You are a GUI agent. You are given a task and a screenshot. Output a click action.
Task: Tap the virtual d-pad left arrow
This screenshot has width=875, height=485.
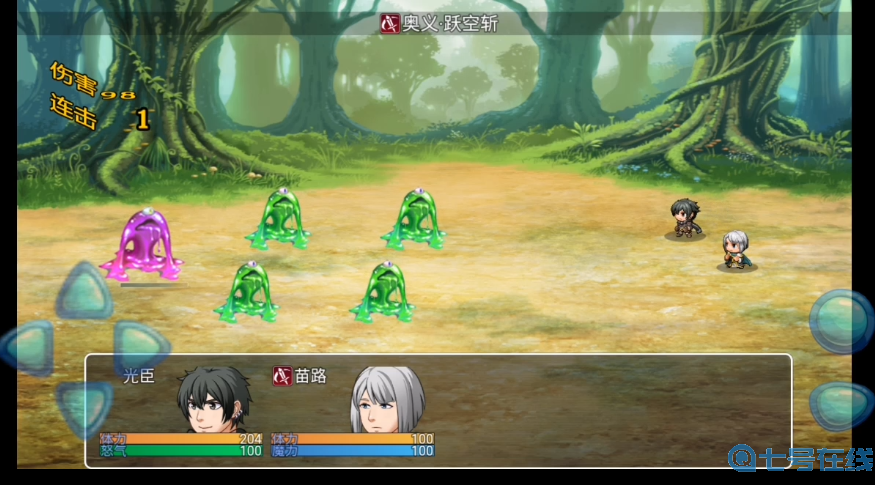pyautogui.click(x=27, y=347)
